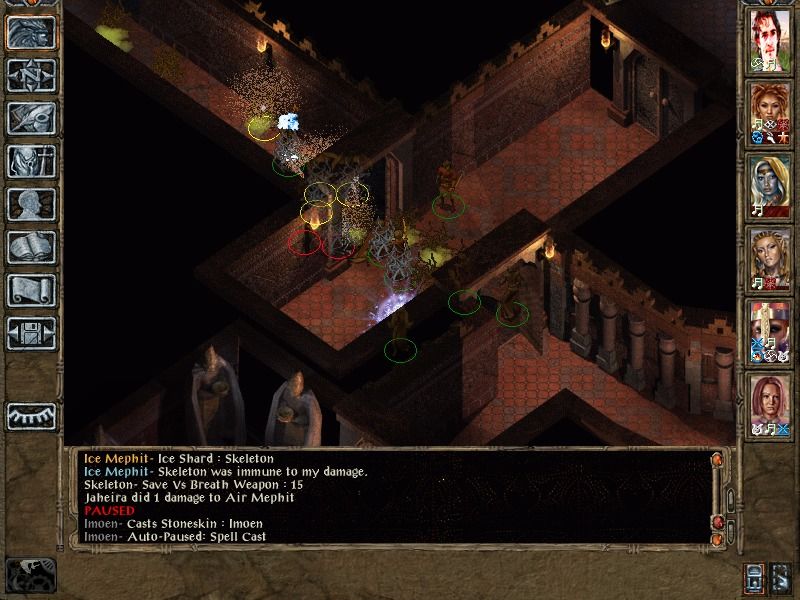Click the red gem beside the message log
The width and height of the screenshot is (800, 600).
tap(717, 522)
